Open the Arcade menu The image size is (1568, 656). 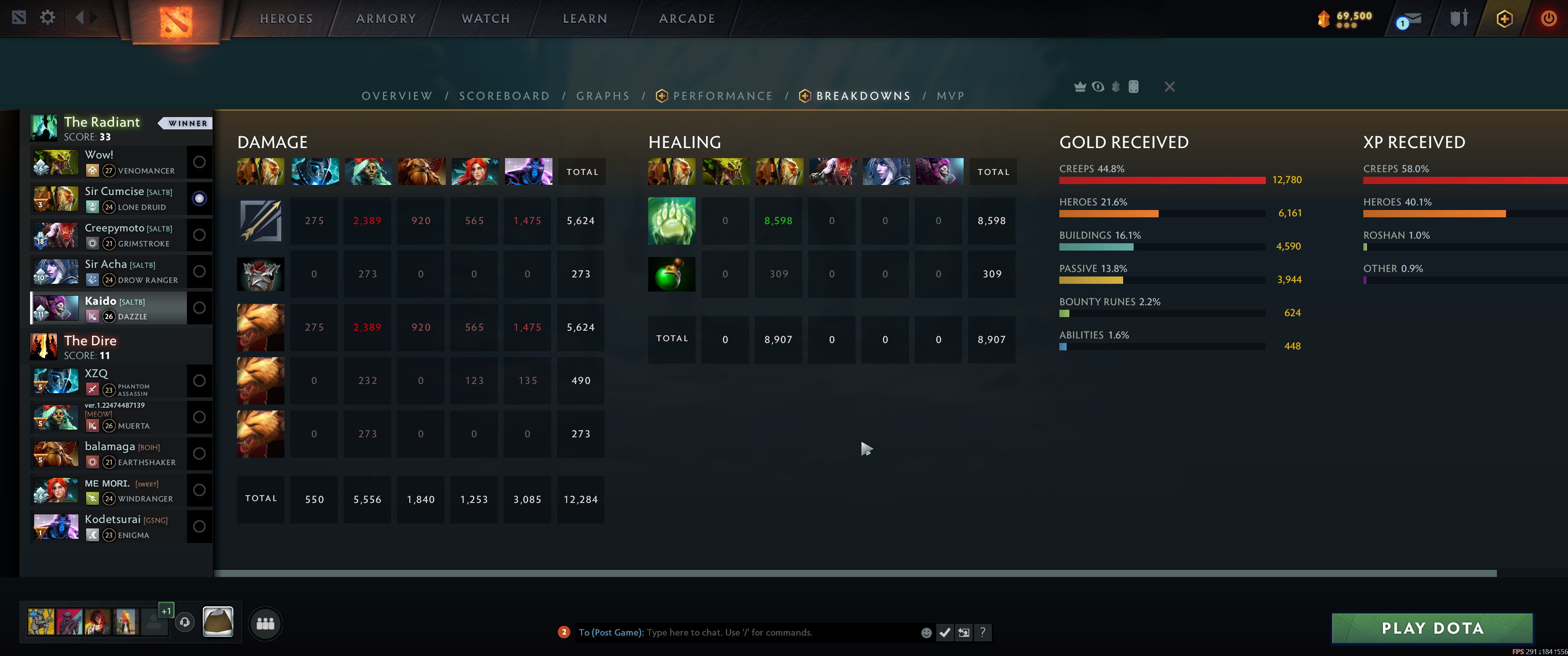point(686,19)
